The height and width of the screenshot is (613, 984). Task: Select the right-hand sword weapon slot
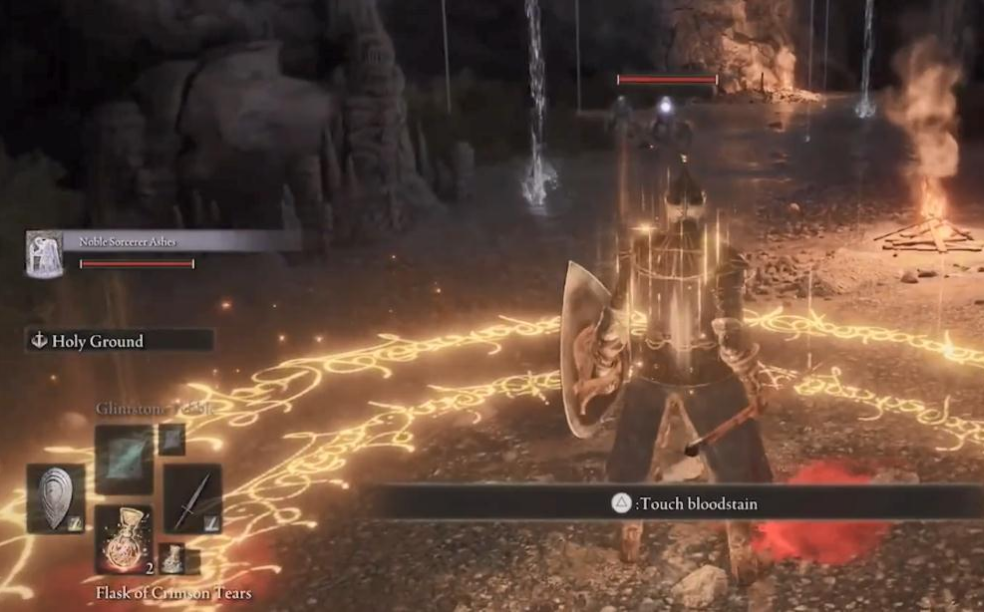pos(193,498)
